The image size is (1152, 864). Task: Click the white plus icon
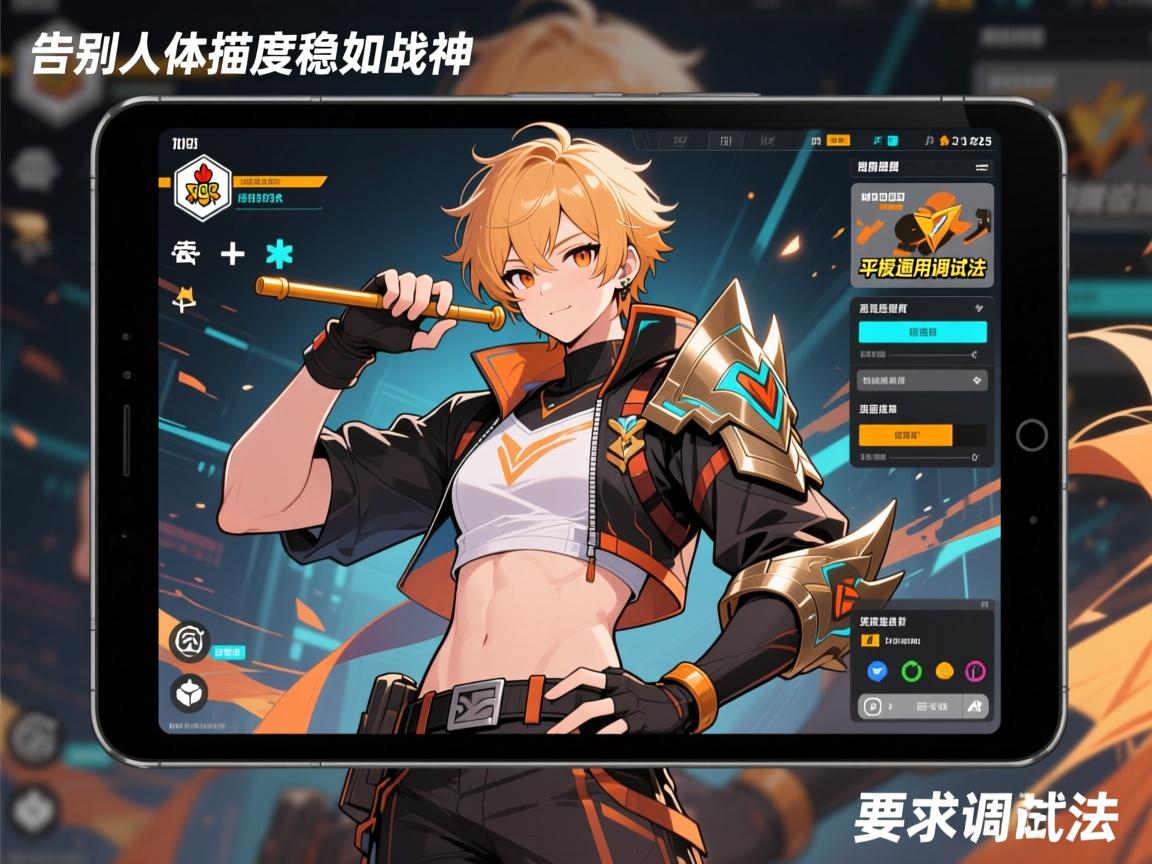coord(232,254)
